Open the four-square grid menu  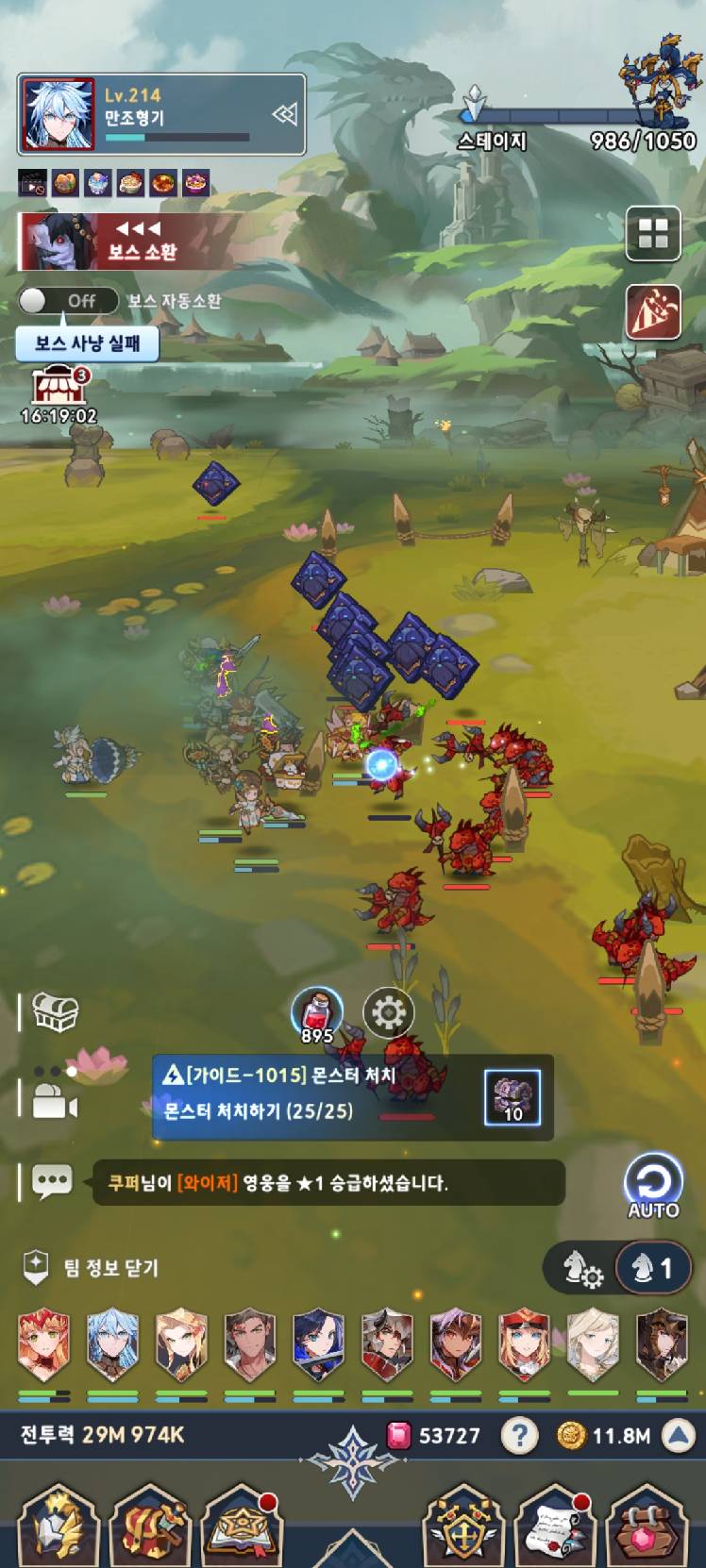[653, 234]
